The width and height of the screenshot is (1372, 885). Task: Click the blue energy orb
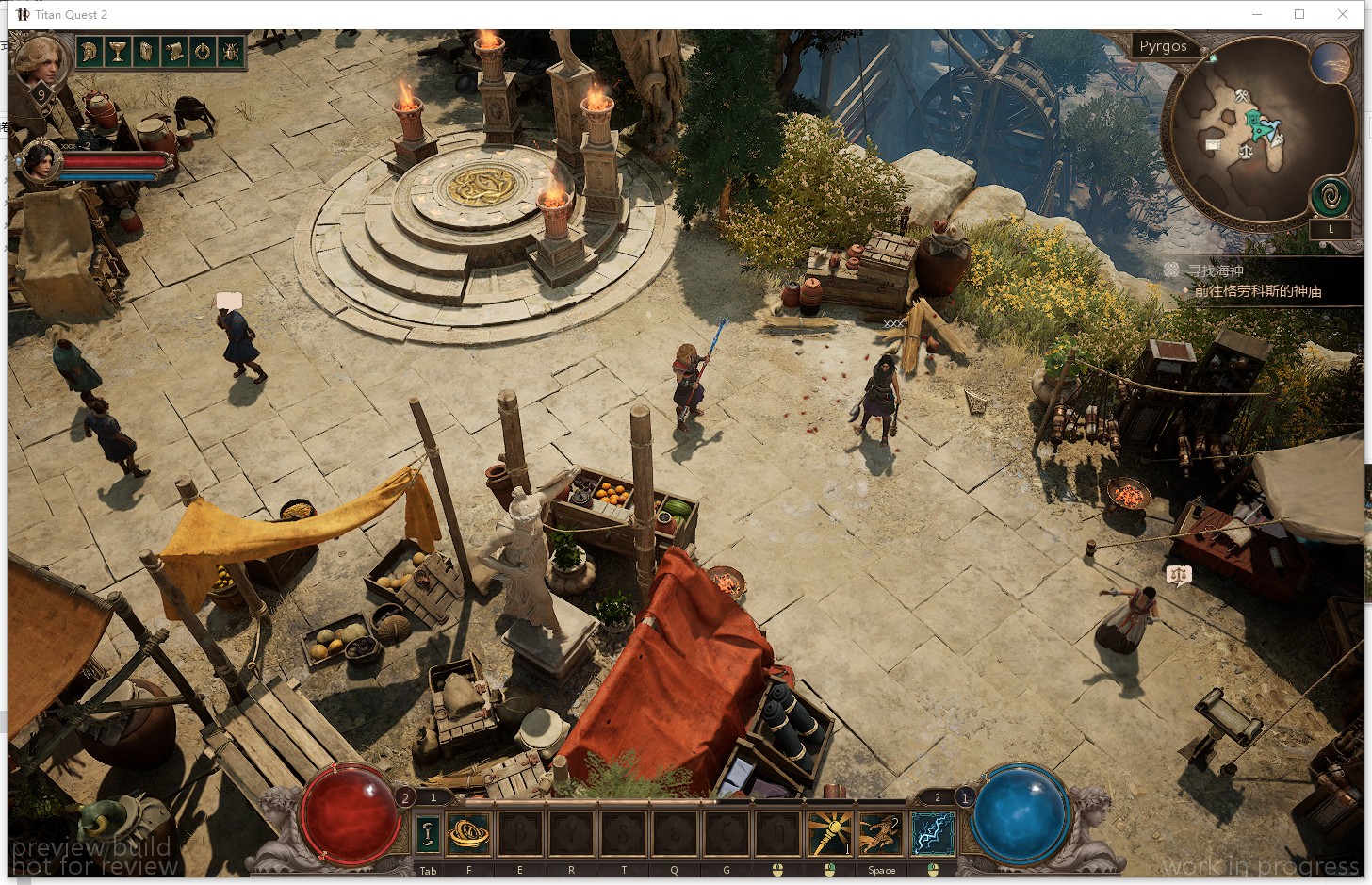(1021, 815)
